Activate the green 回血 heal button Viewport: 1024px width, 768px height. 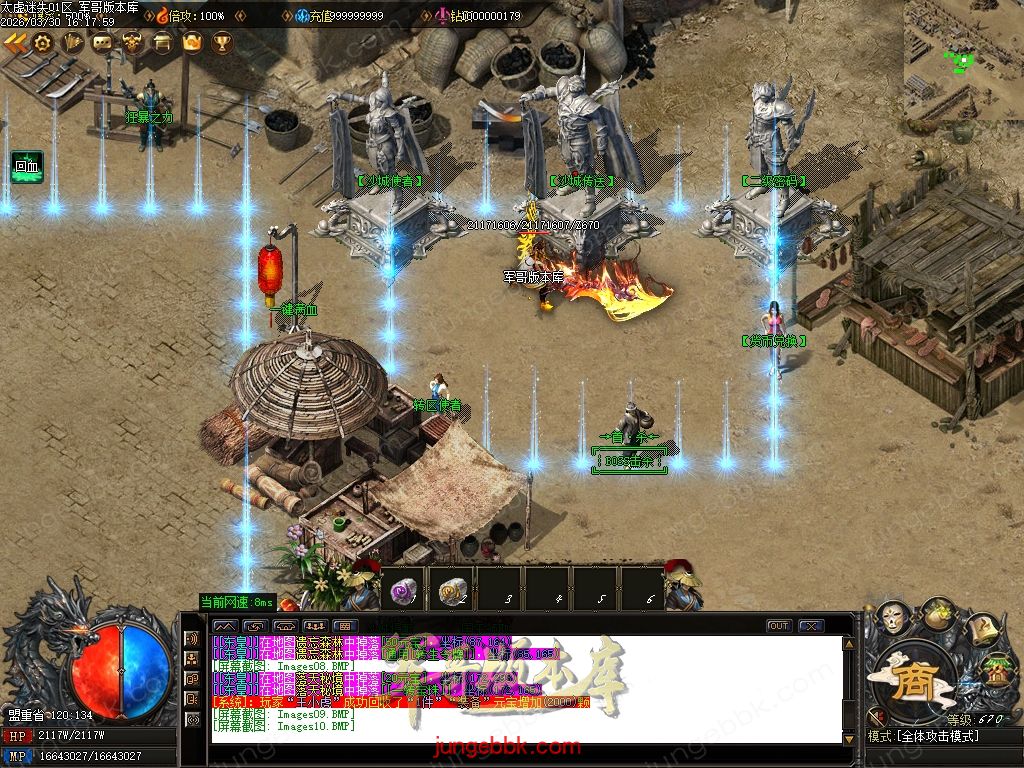click(x=27, y=166)
